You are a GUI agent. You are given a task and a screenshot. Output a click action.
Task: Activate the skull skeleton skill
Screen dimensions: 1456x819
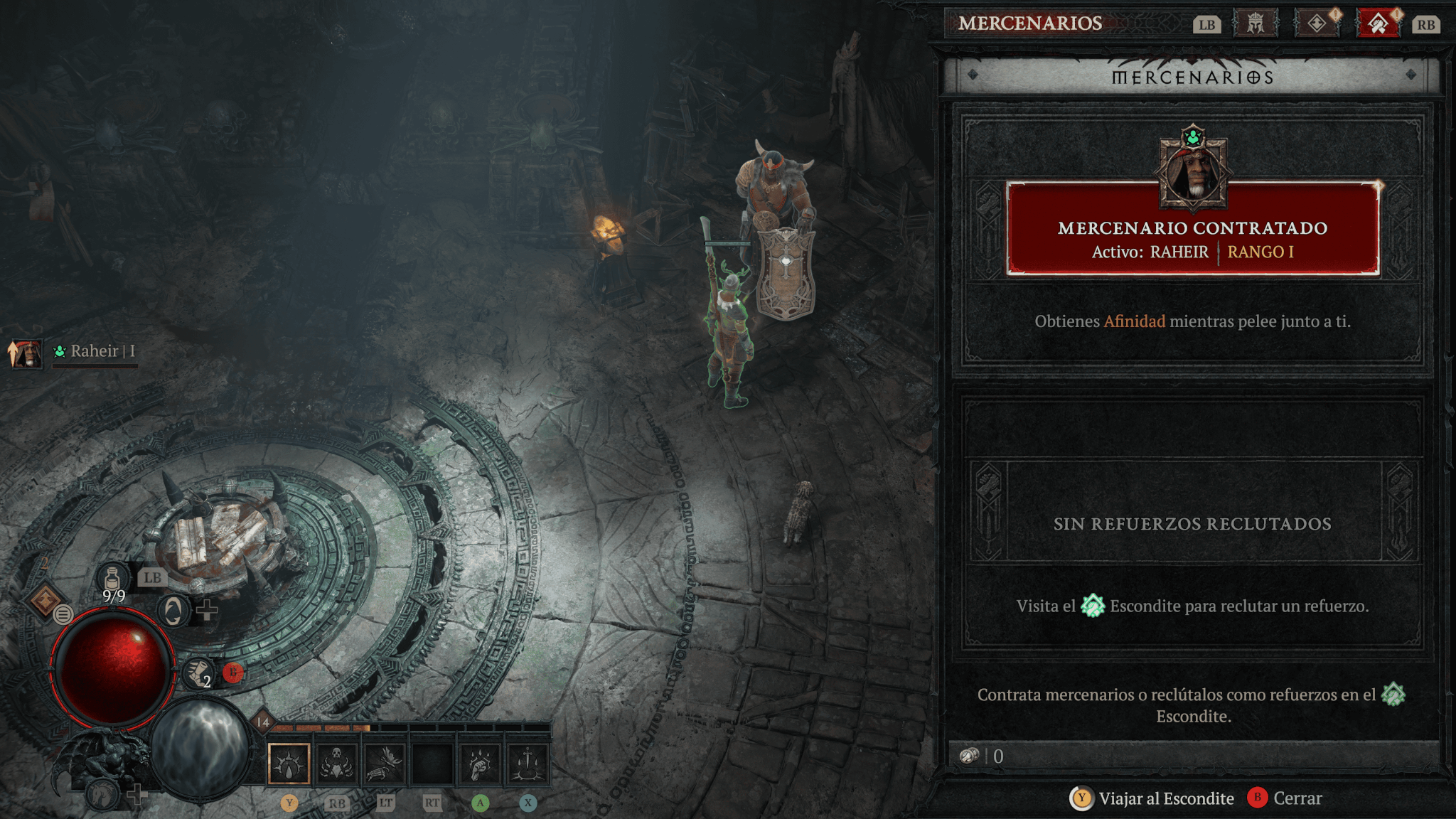point(336,764)
